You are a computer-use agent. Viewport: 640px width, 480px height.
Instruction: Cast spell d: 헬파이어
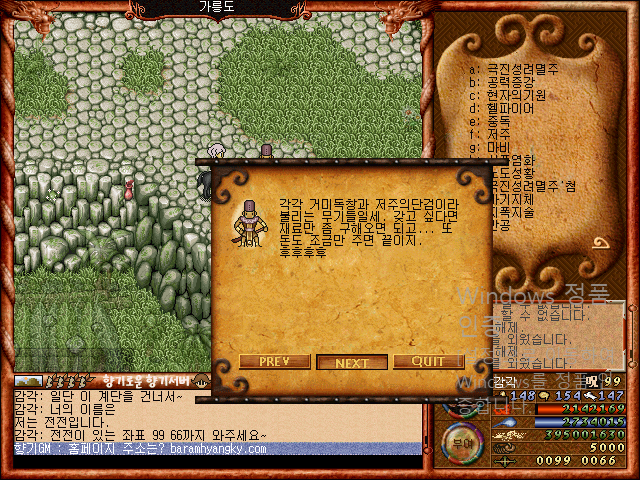tap(515, 108)
